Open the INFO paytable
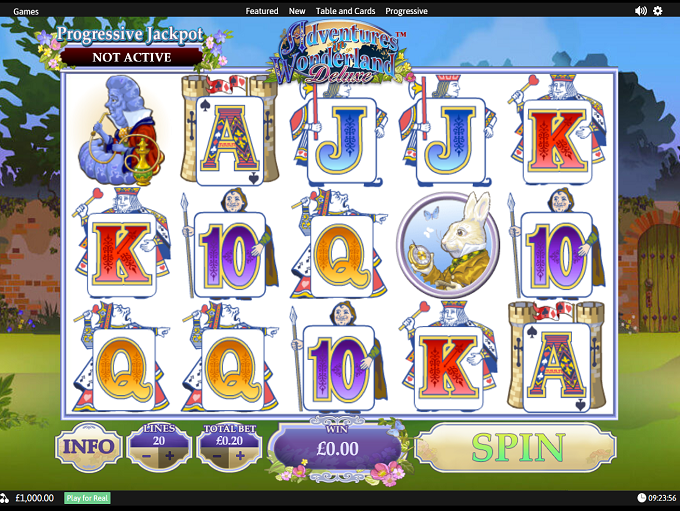Viewport: 680px width, 511px height. pyautogui.click(x=88, y=448)
